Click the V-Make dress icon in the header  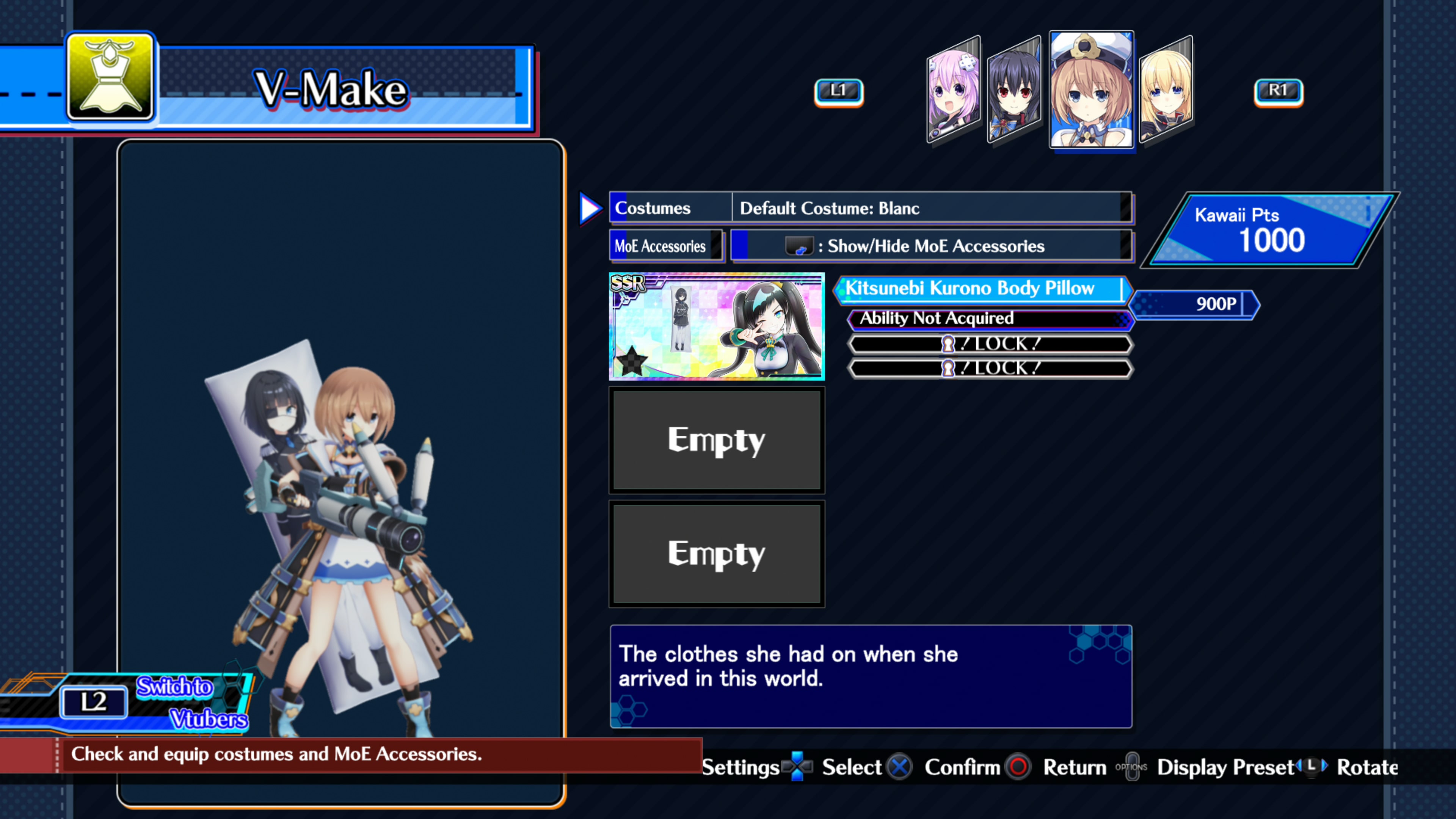[110, 78]
